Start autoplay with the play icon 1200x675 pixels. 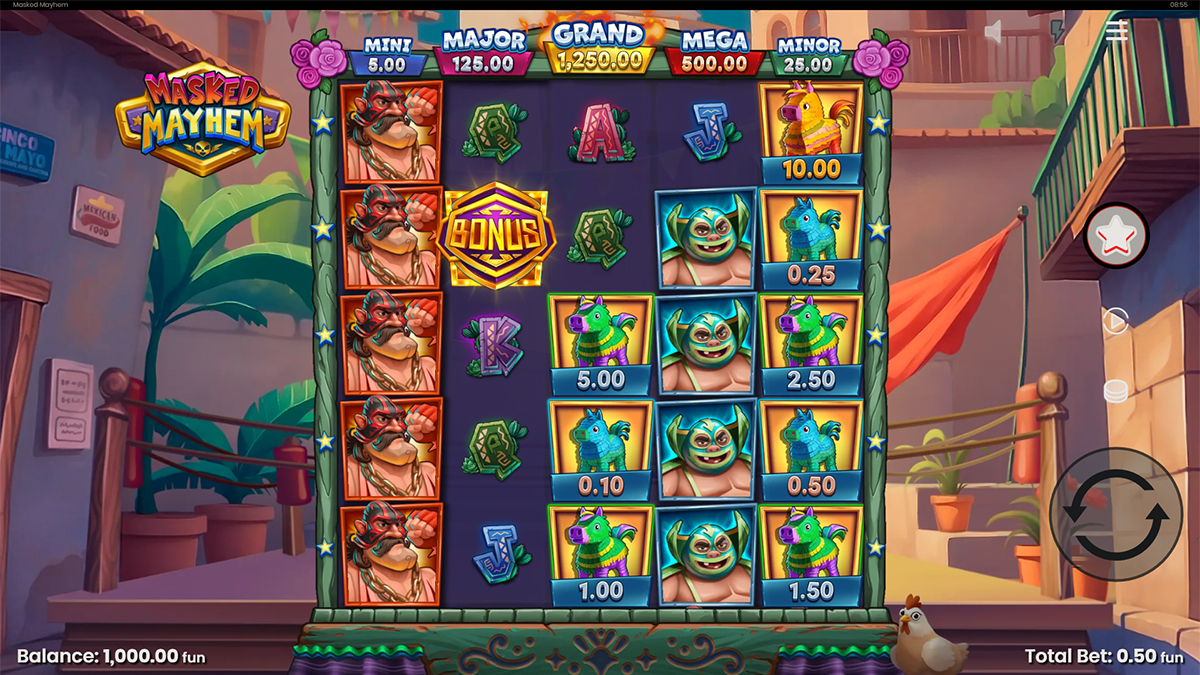click(x=1115, y=321)
